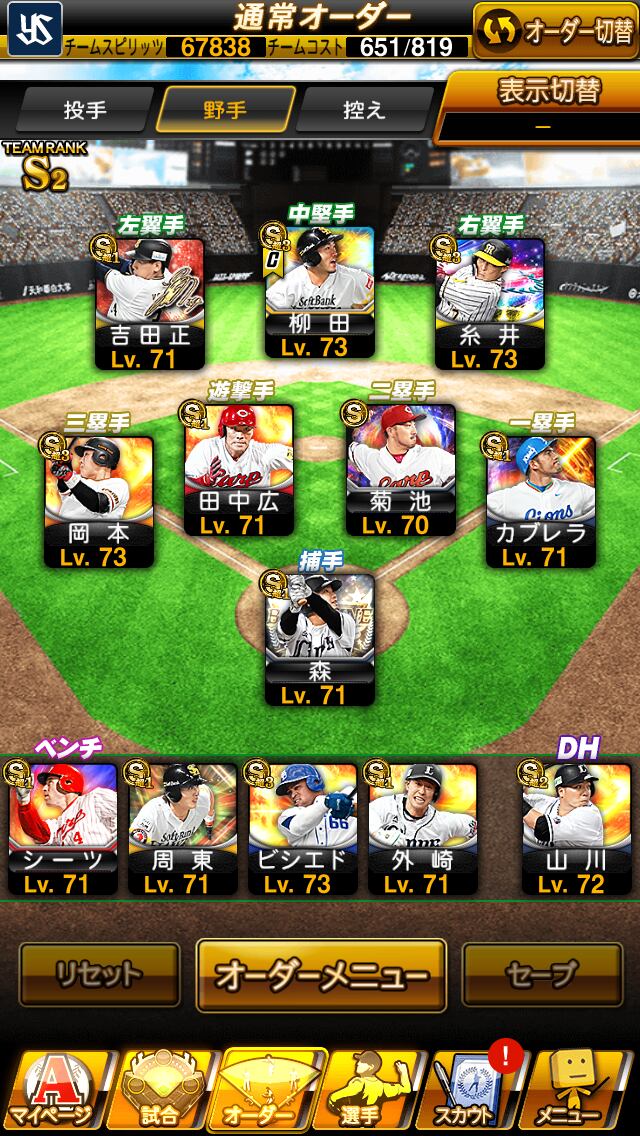This screenshot has height=1136, width=640.
Task: Select the 控え reserves tab
Action: [x=363, y=110]
